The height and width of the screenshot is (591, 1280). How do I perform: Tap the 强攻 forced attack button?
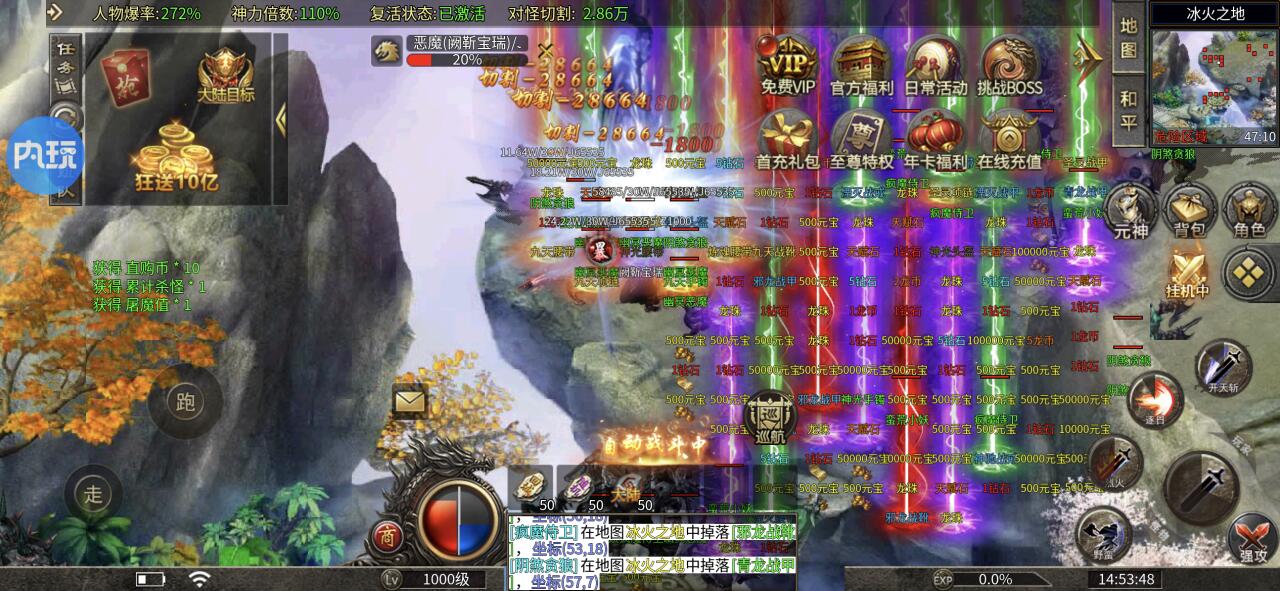click(x=1250, y=537)
